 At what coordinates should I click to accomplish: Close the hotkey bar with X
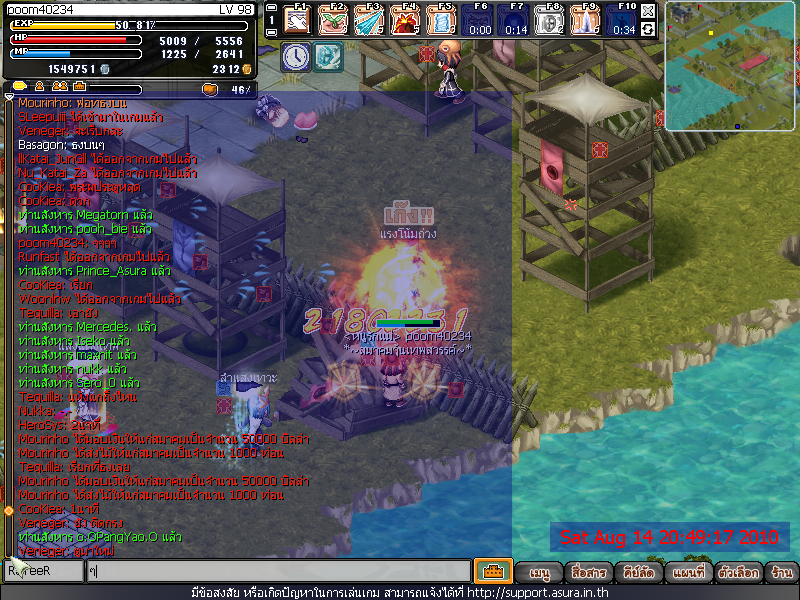click(x=648, y=11)
